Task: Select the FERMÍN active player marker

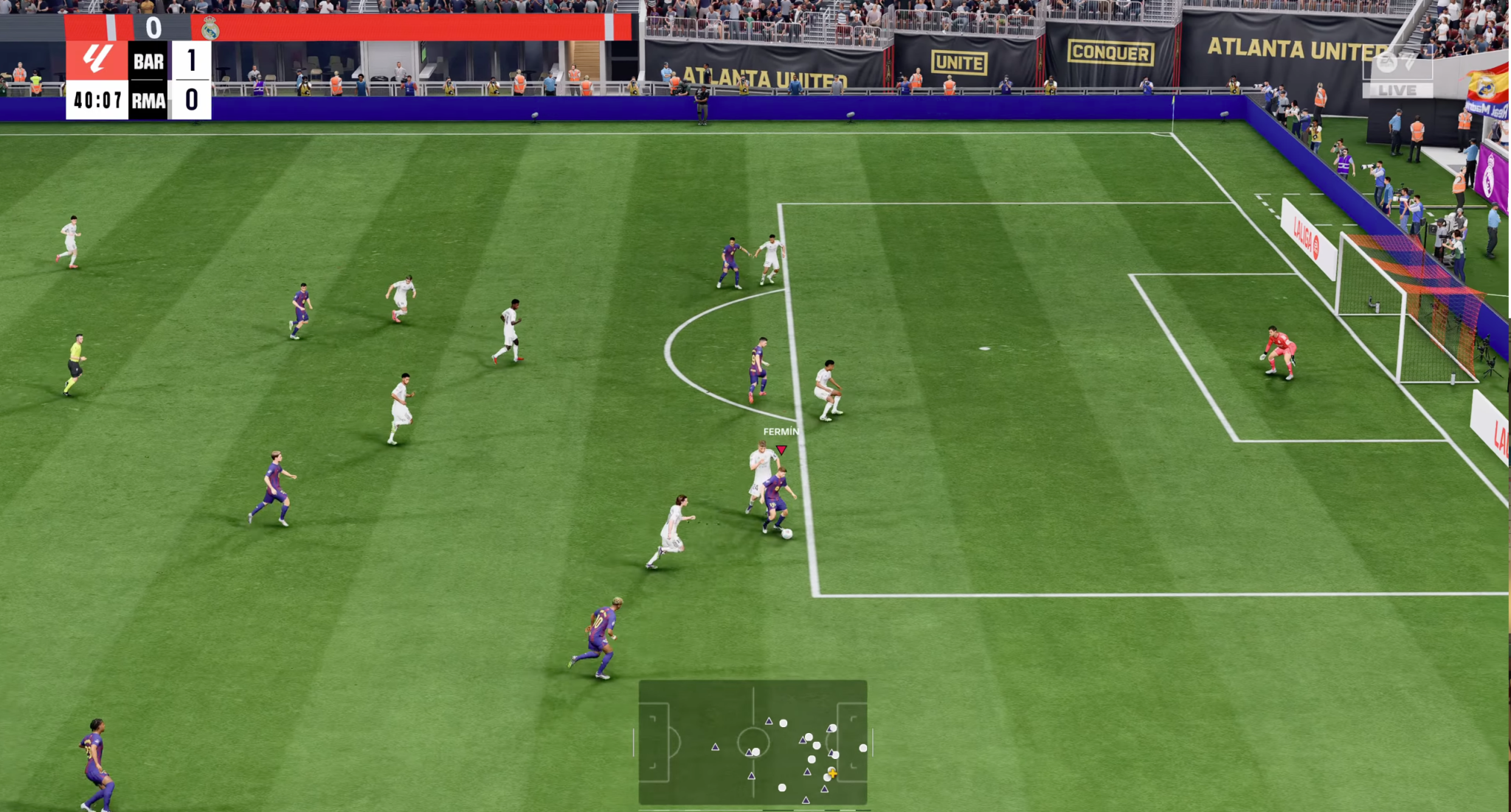Action: (781, 448)
